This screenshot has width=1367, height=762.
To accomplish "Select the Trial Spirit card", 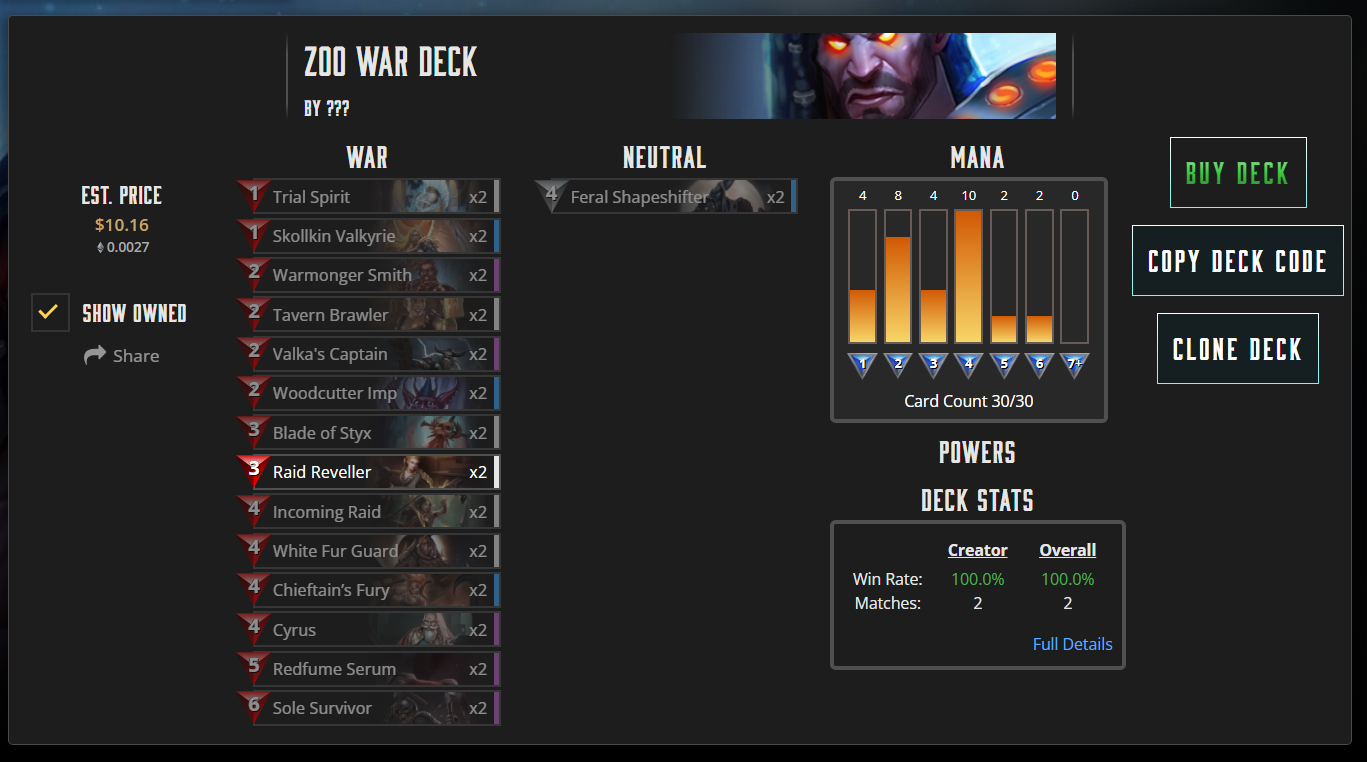I will click(x=370, y=197).
